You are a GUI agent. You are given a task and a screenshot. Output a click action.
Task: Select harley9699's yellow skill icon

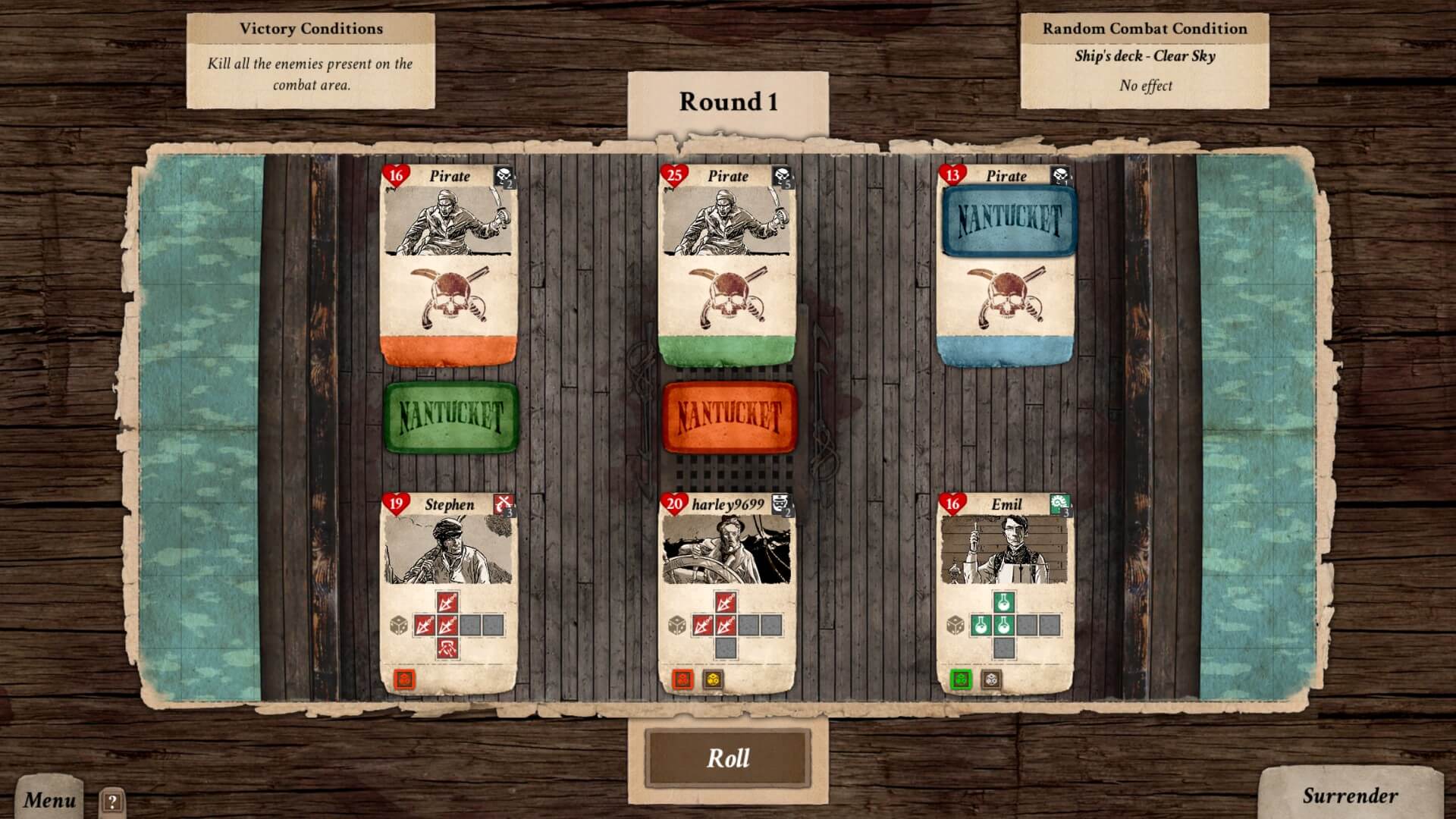point(712,679)
